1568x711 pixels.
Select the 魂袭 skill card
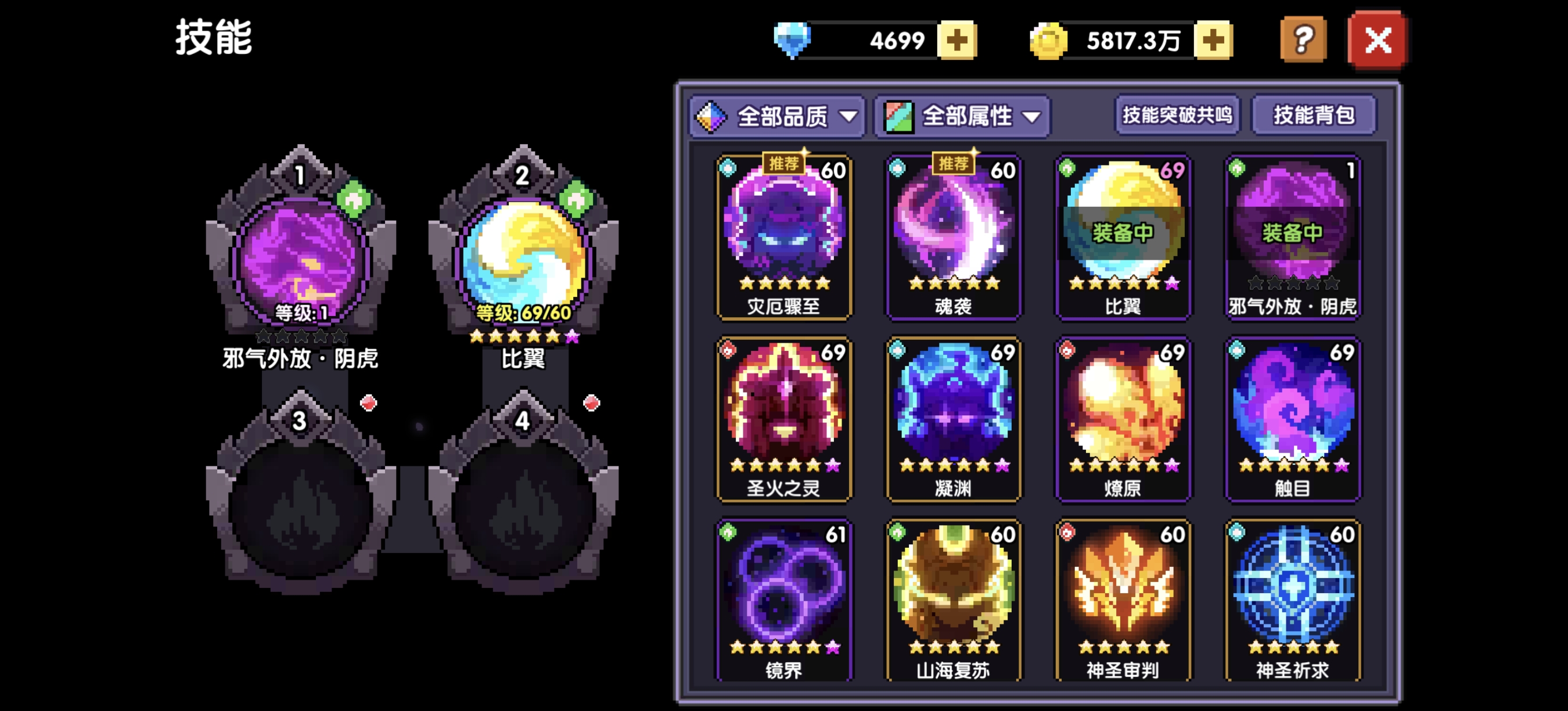953,238
